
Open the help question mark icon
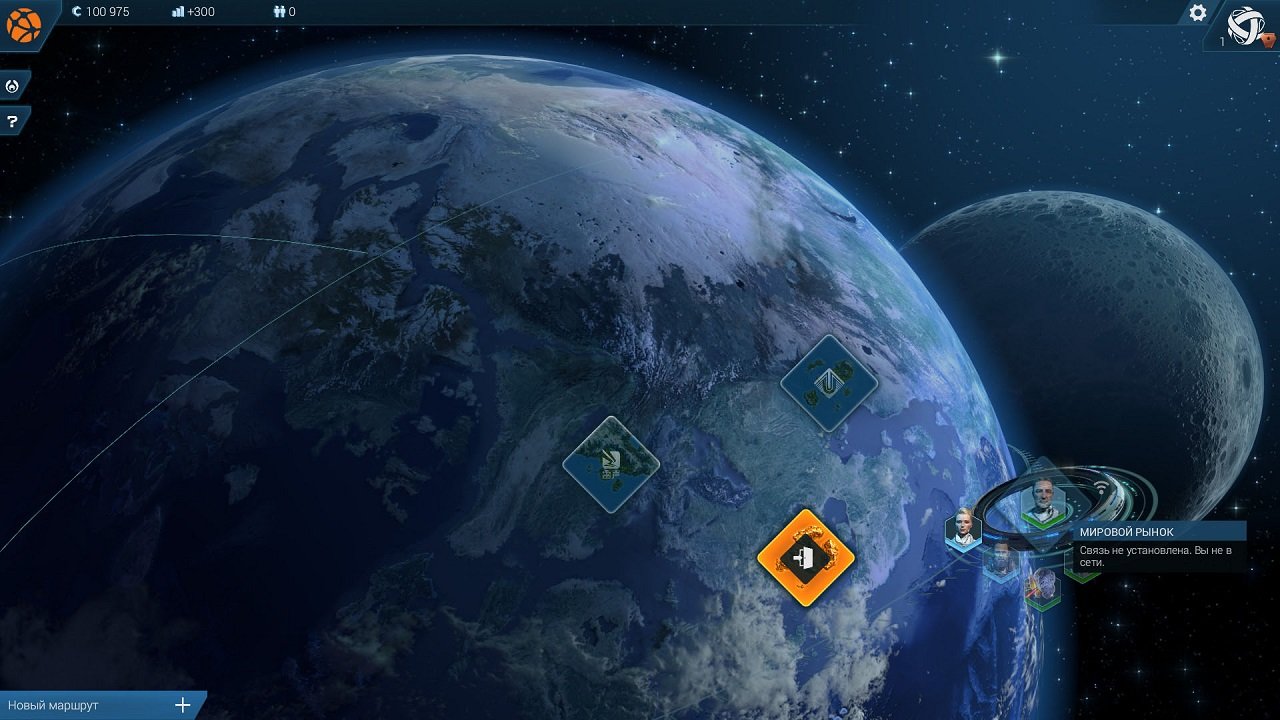pyautogui.click(x=13, y=121)
